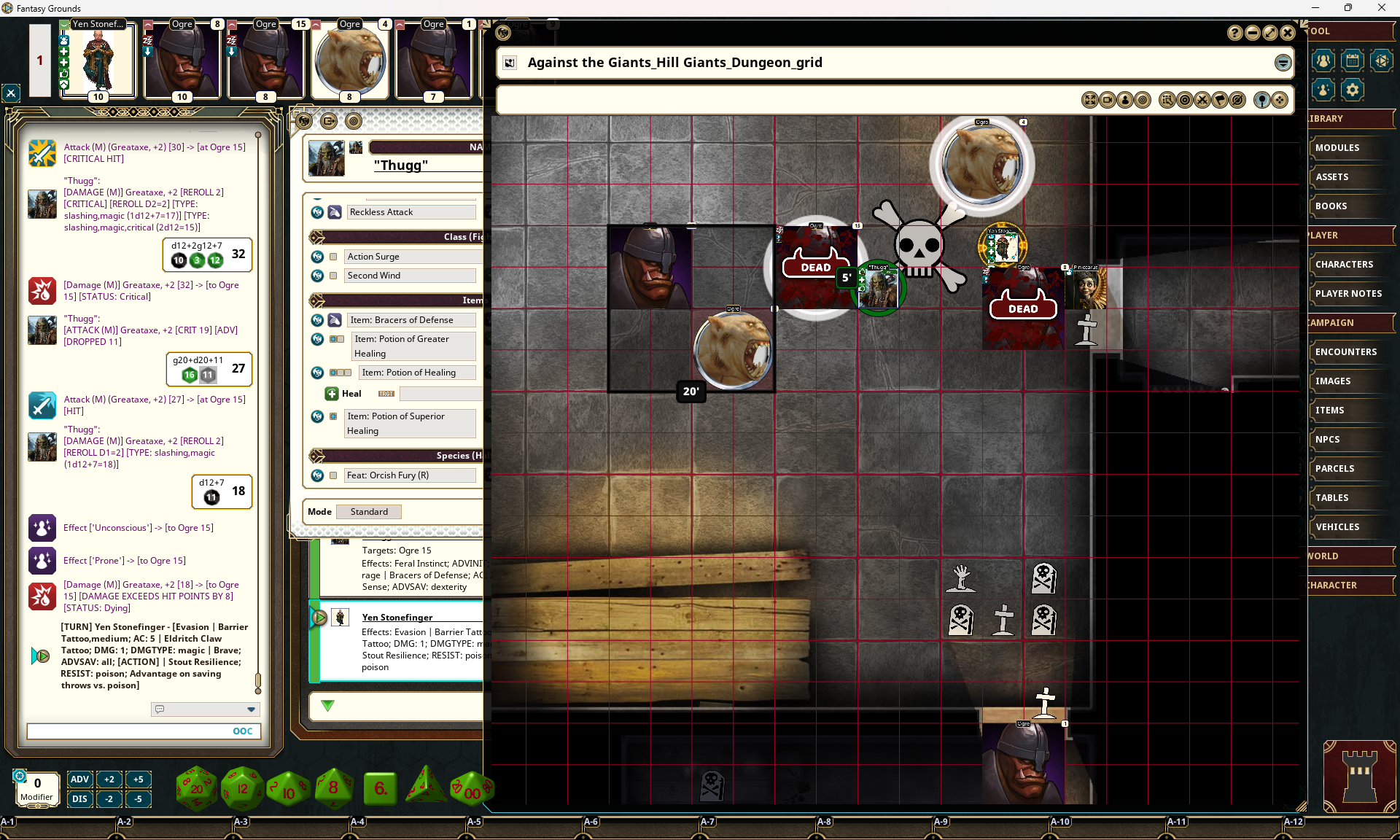Image resolution: width=1400 pixels, height=840 pixels.
Task: Roll the green d12 die in the dice tray
Action: [242, 789]
